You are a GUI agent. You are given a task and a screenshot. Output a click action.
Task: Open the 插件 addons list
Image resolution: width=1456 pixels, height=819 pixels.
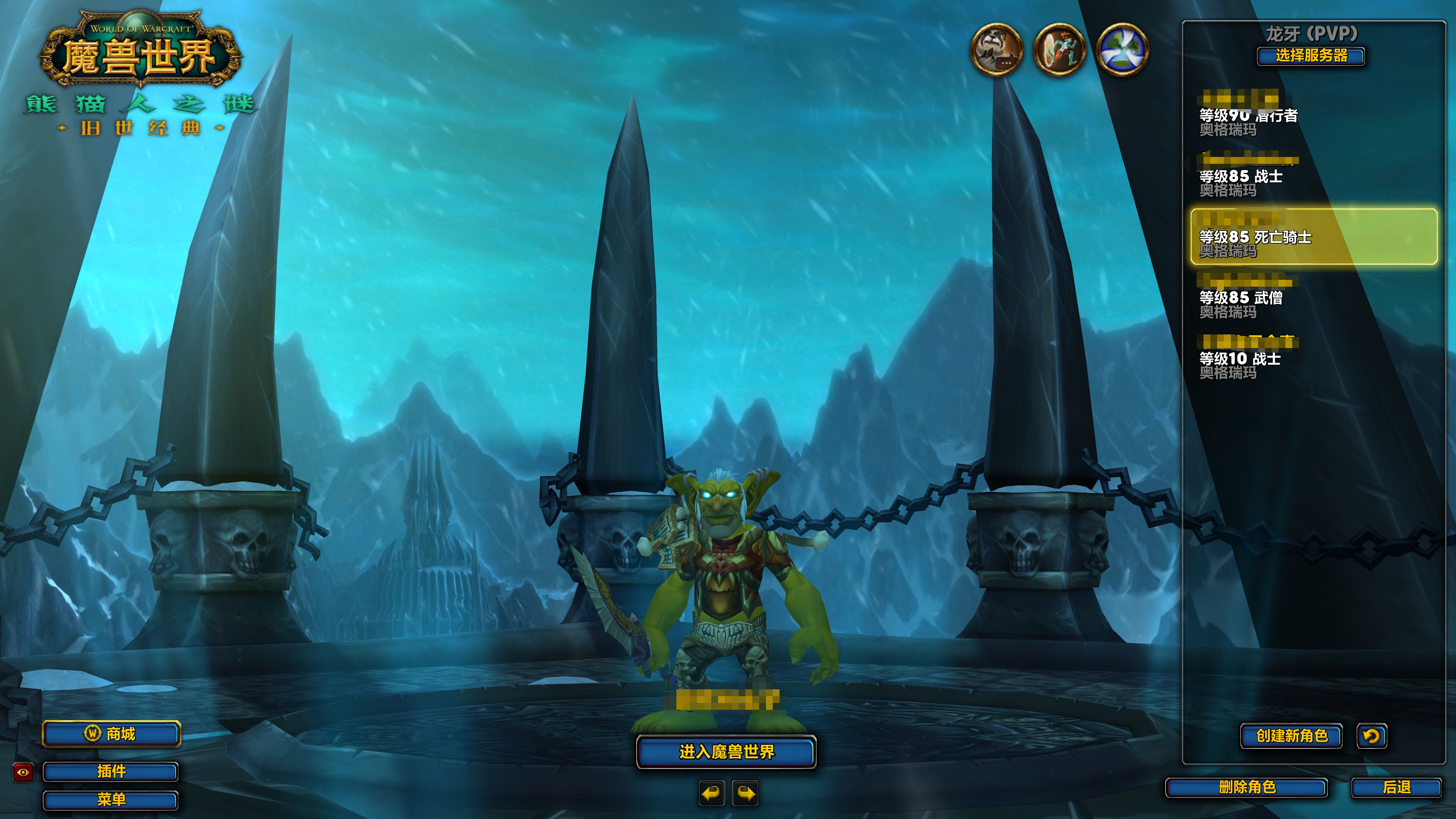pyautogui.click(x=111, y=772)
